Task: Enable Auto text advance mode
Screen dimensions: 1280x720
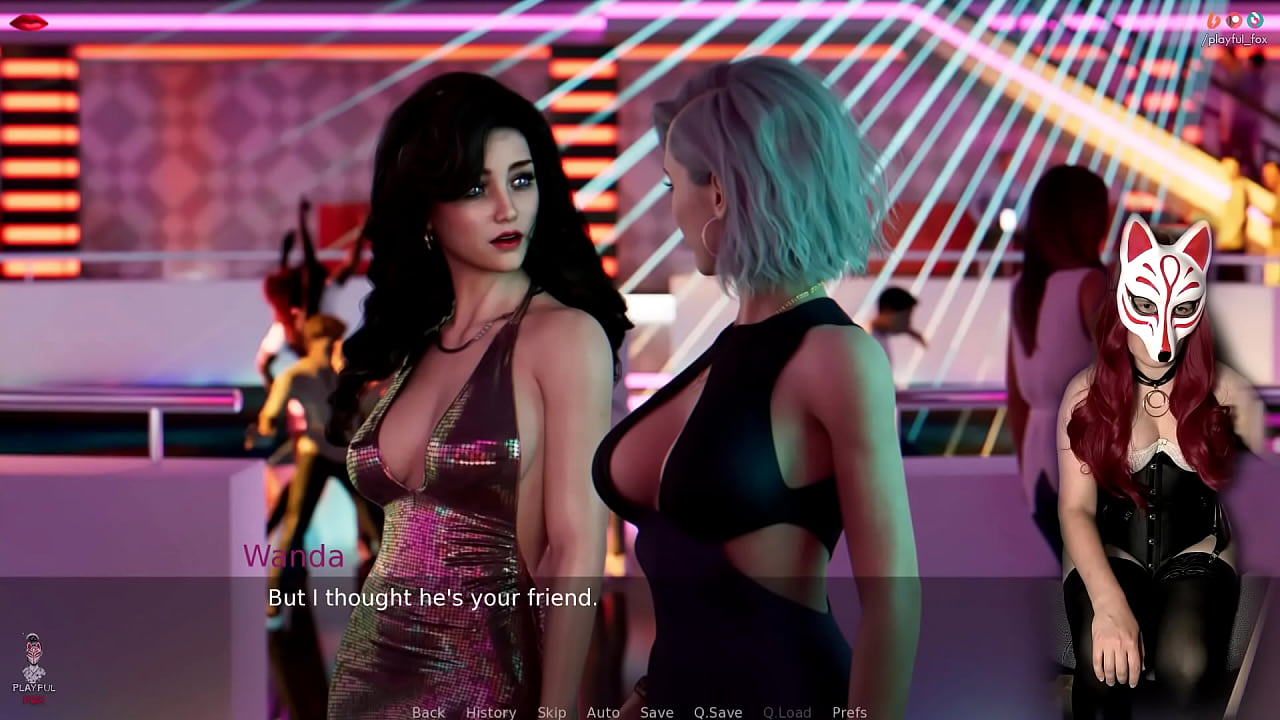Action: click(604, 712)
